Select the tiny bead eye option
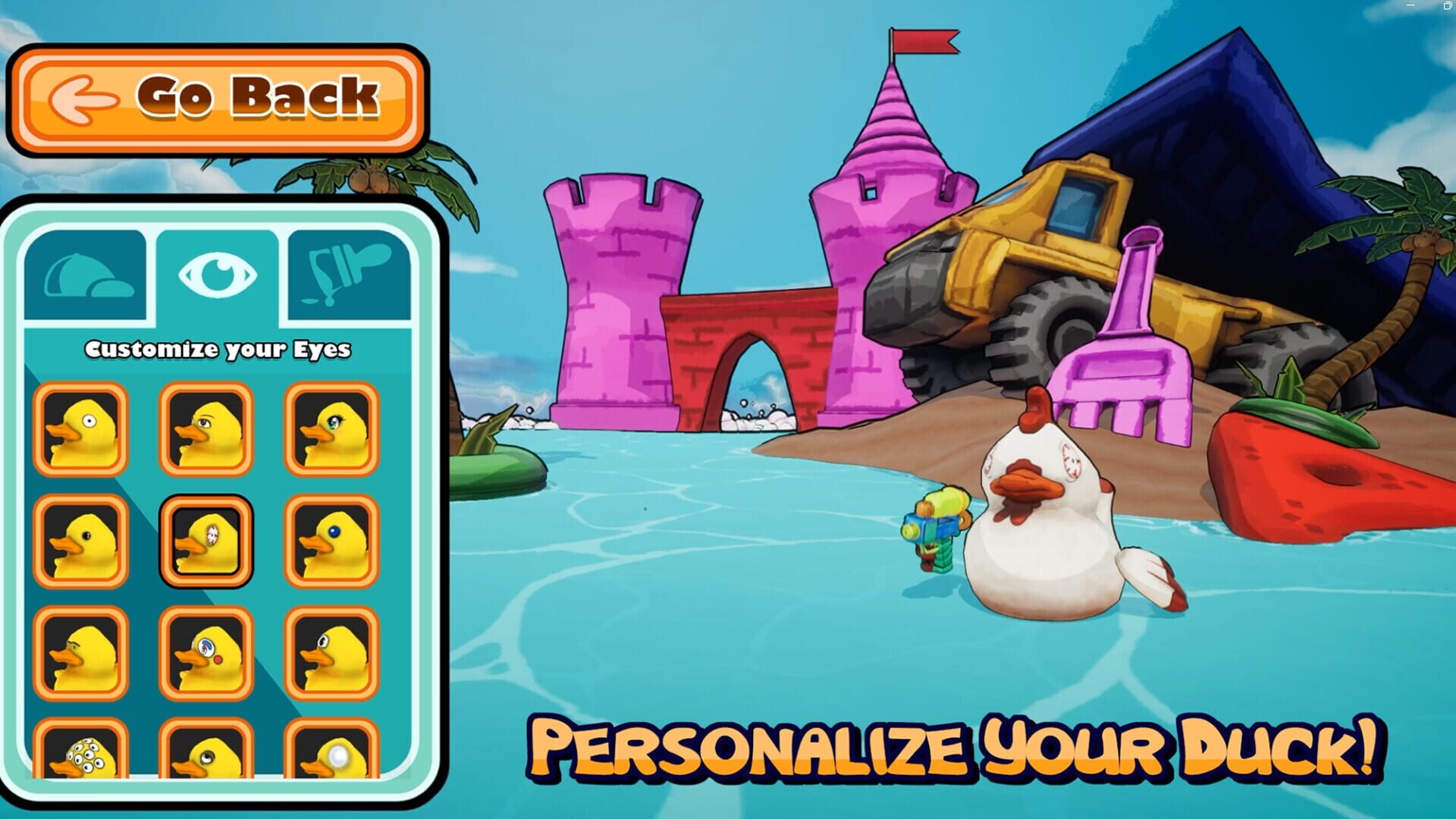The image size is (1456, 819). click(x=330, y=652)
